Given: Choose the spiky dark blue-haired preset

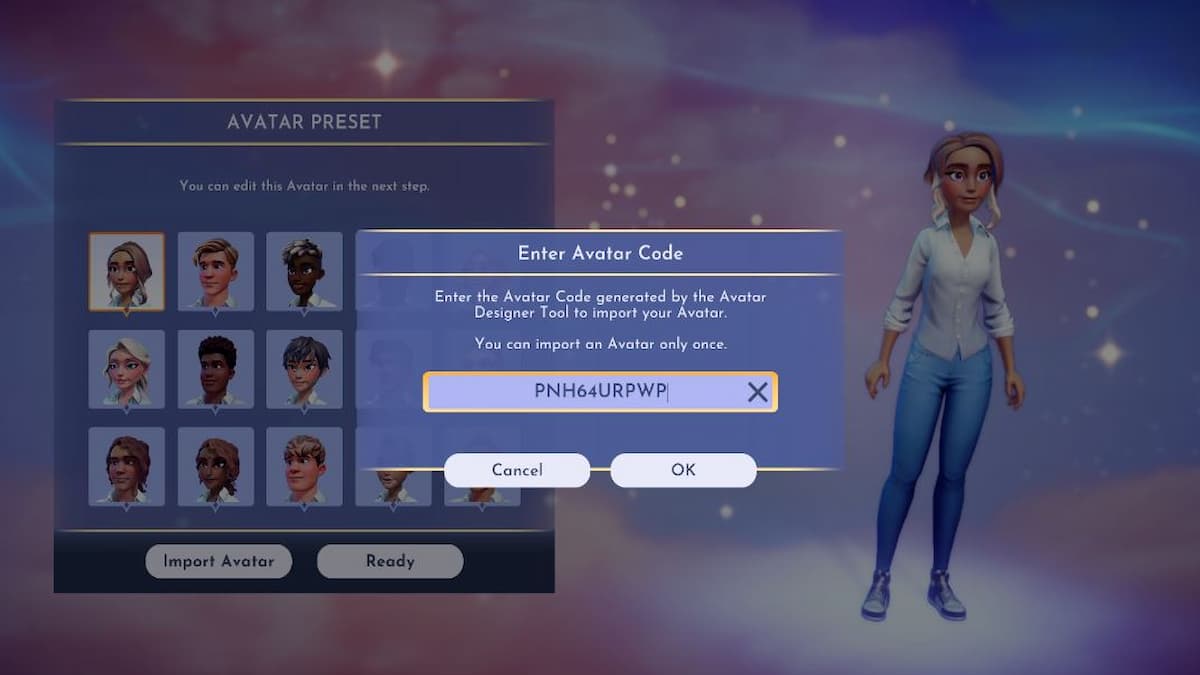Looking at the screenshot, I should click(x=304, y=369).
